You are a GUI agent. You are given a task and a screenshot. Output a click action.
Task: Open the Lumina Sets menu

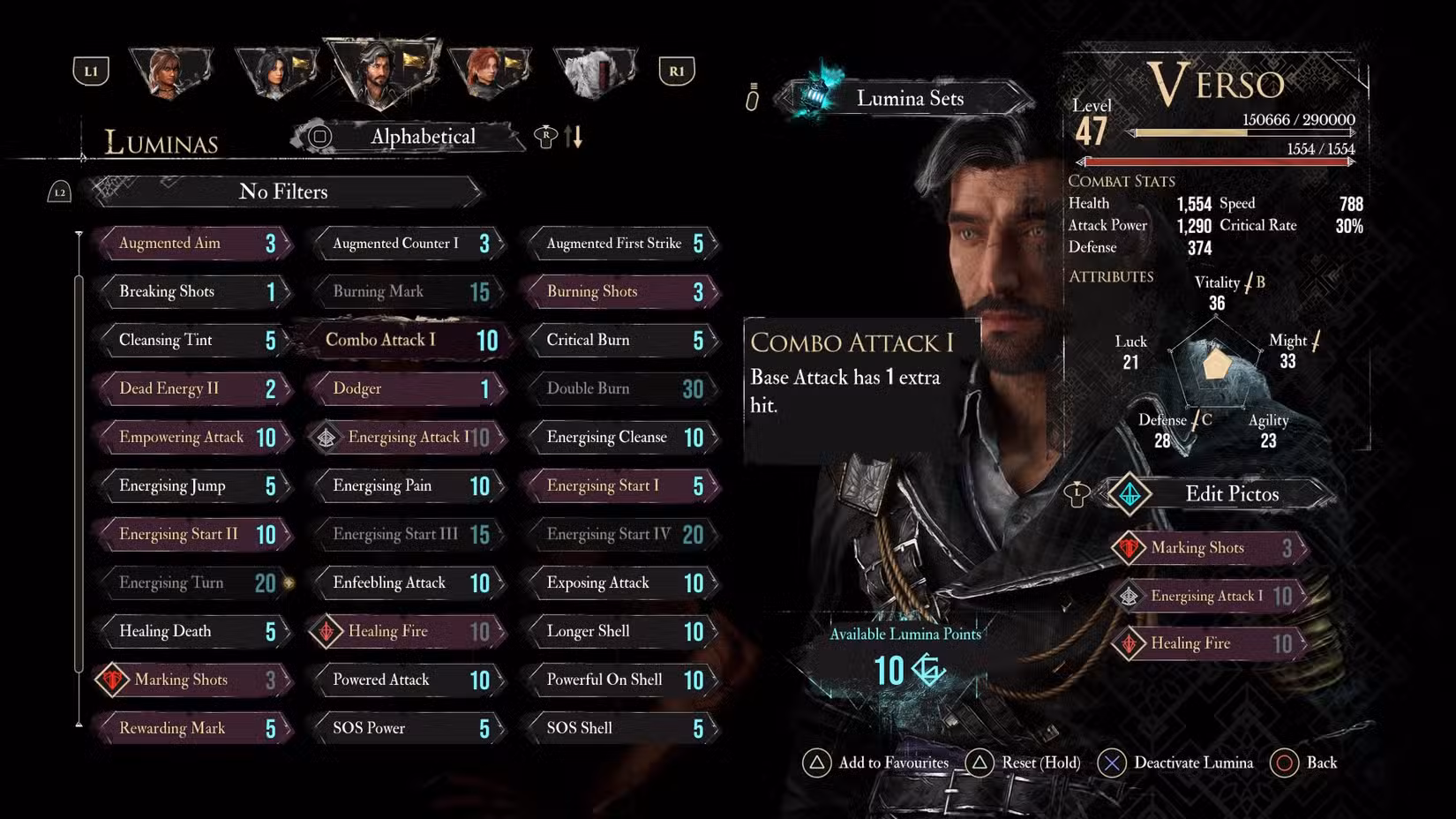coord(909,99)
